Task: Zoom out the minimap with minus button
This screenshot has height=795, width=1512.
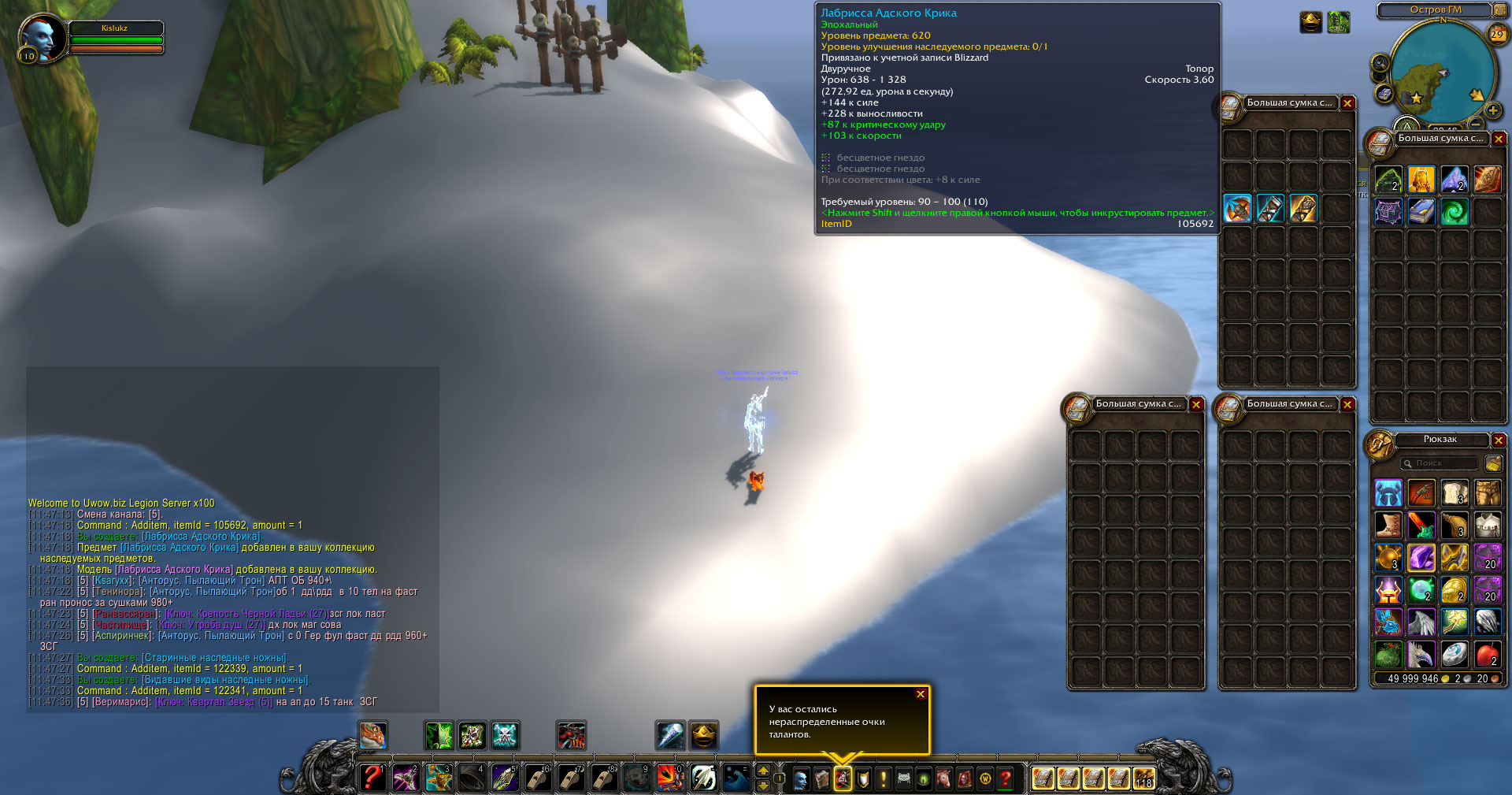Action: [x=1476, y=124]
